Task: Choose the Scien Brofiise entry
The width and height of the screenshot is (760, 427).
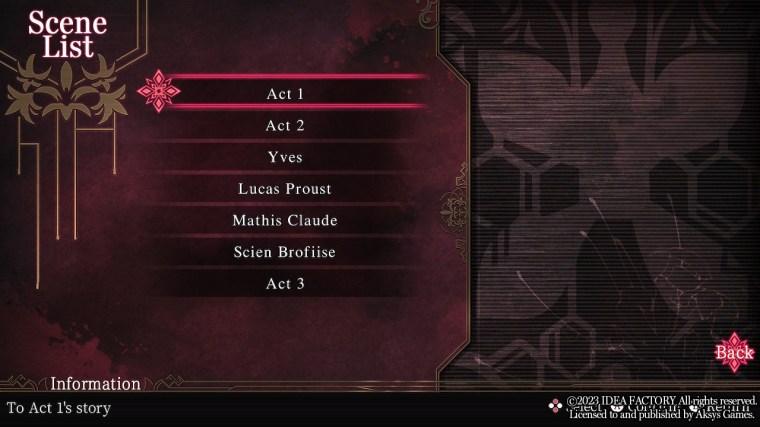Action: [x=285, y=252]
